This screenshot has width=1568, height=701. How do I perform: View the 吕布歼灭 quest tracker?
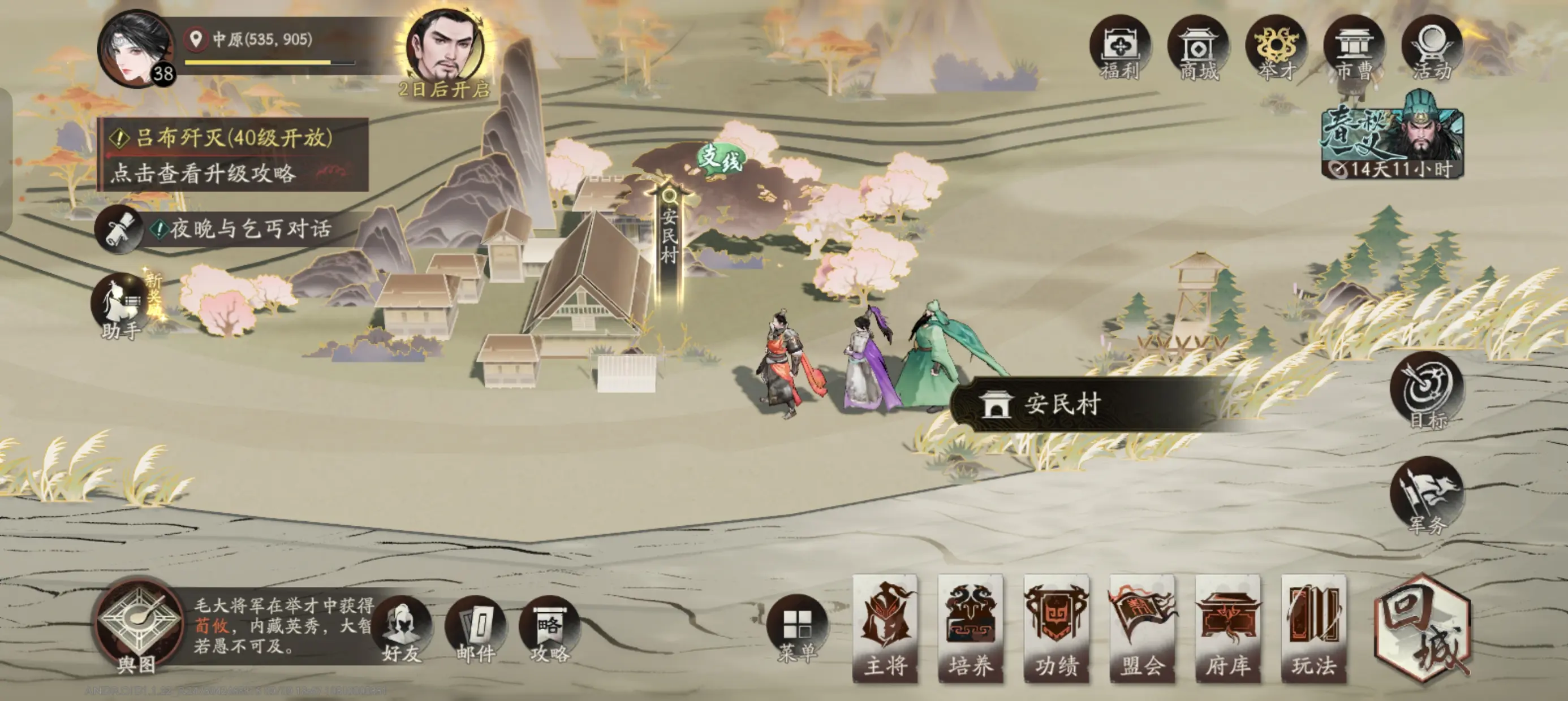(232, 154)
